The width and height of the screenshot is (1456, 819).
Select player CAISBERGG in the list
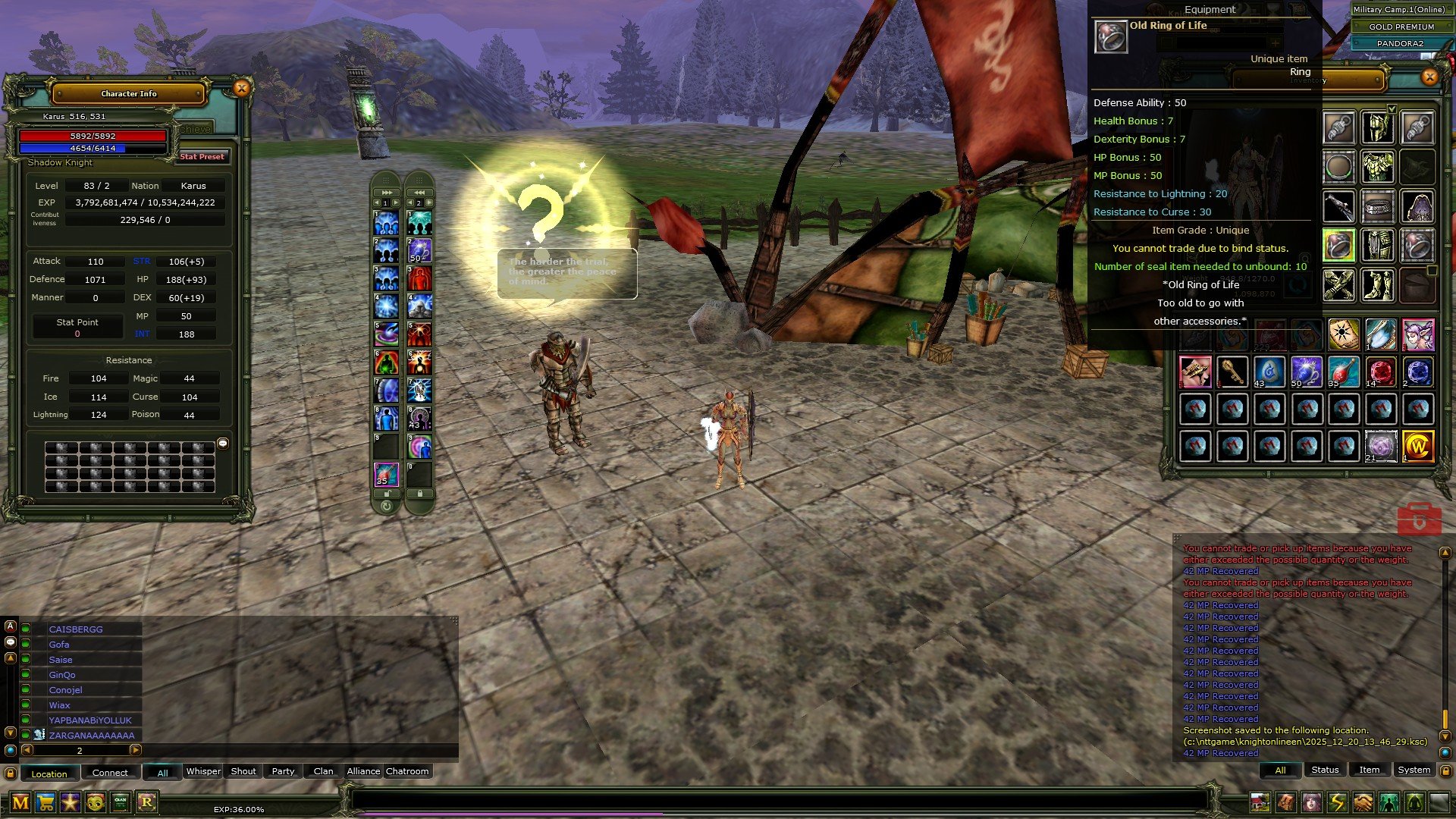point(76,629)
